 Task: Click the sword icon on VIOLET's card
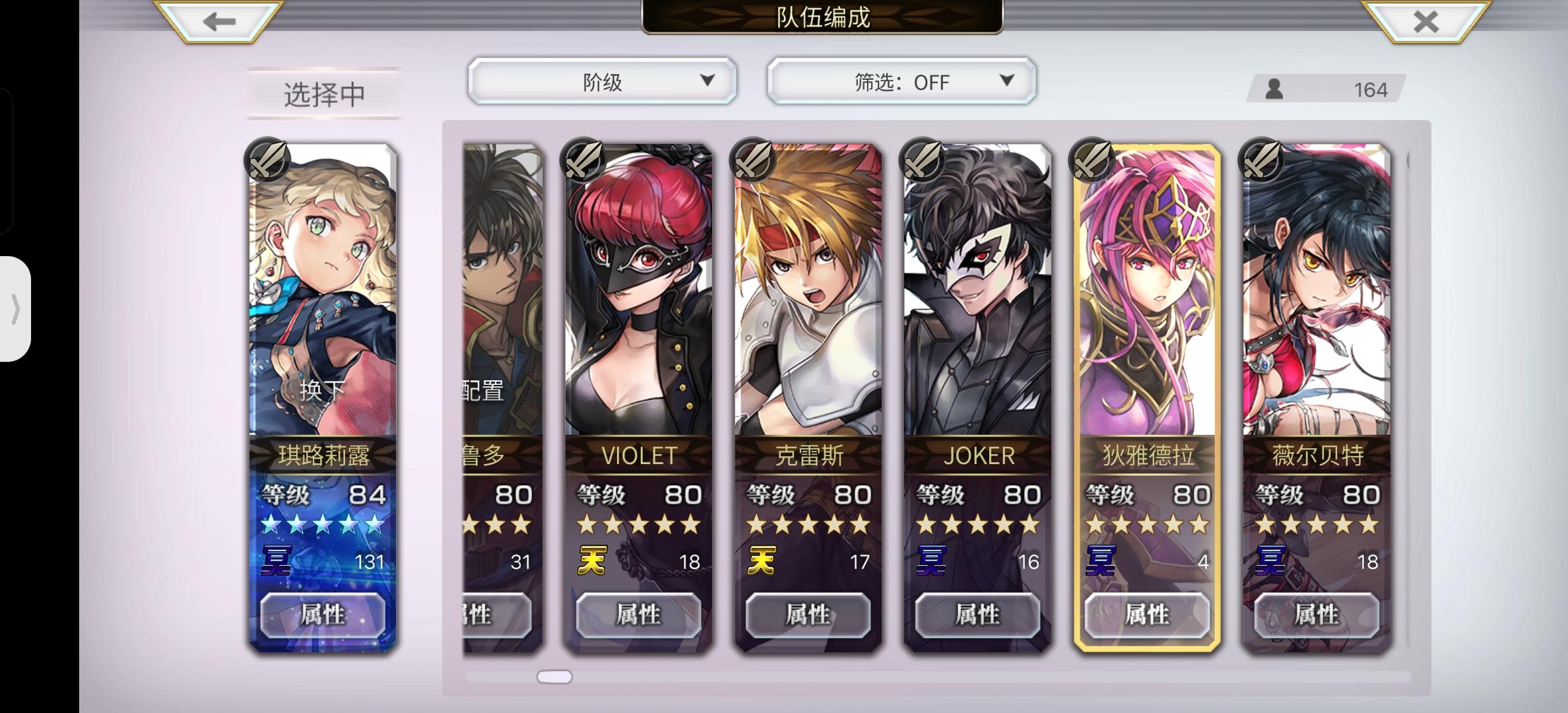point(582,160)
